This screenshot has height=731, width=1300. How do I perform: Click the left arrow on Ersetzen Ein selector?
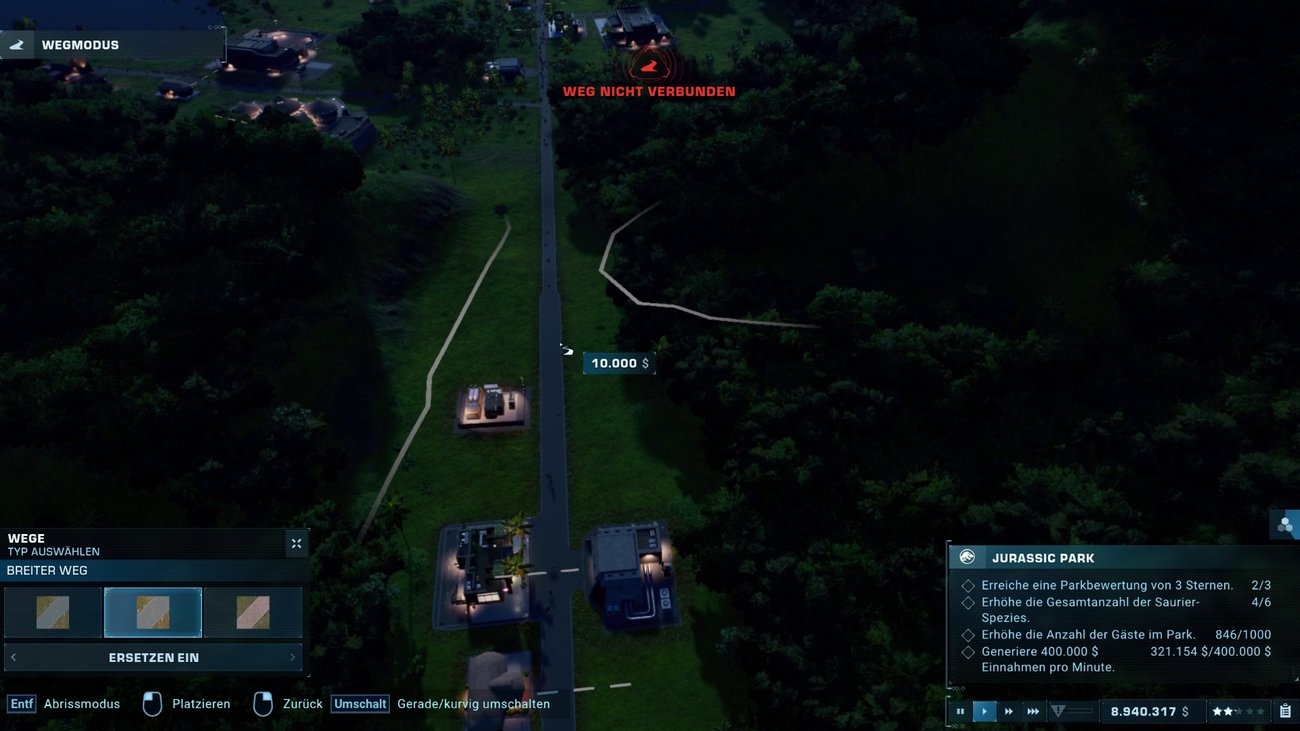(12, 657)
